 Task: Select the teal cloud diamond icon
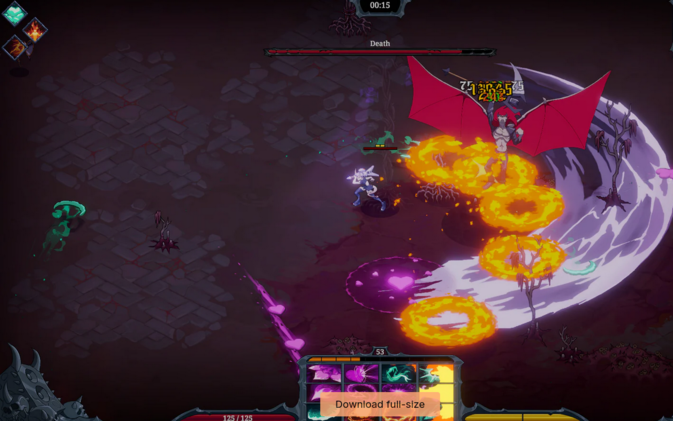[x=14, y=13]
